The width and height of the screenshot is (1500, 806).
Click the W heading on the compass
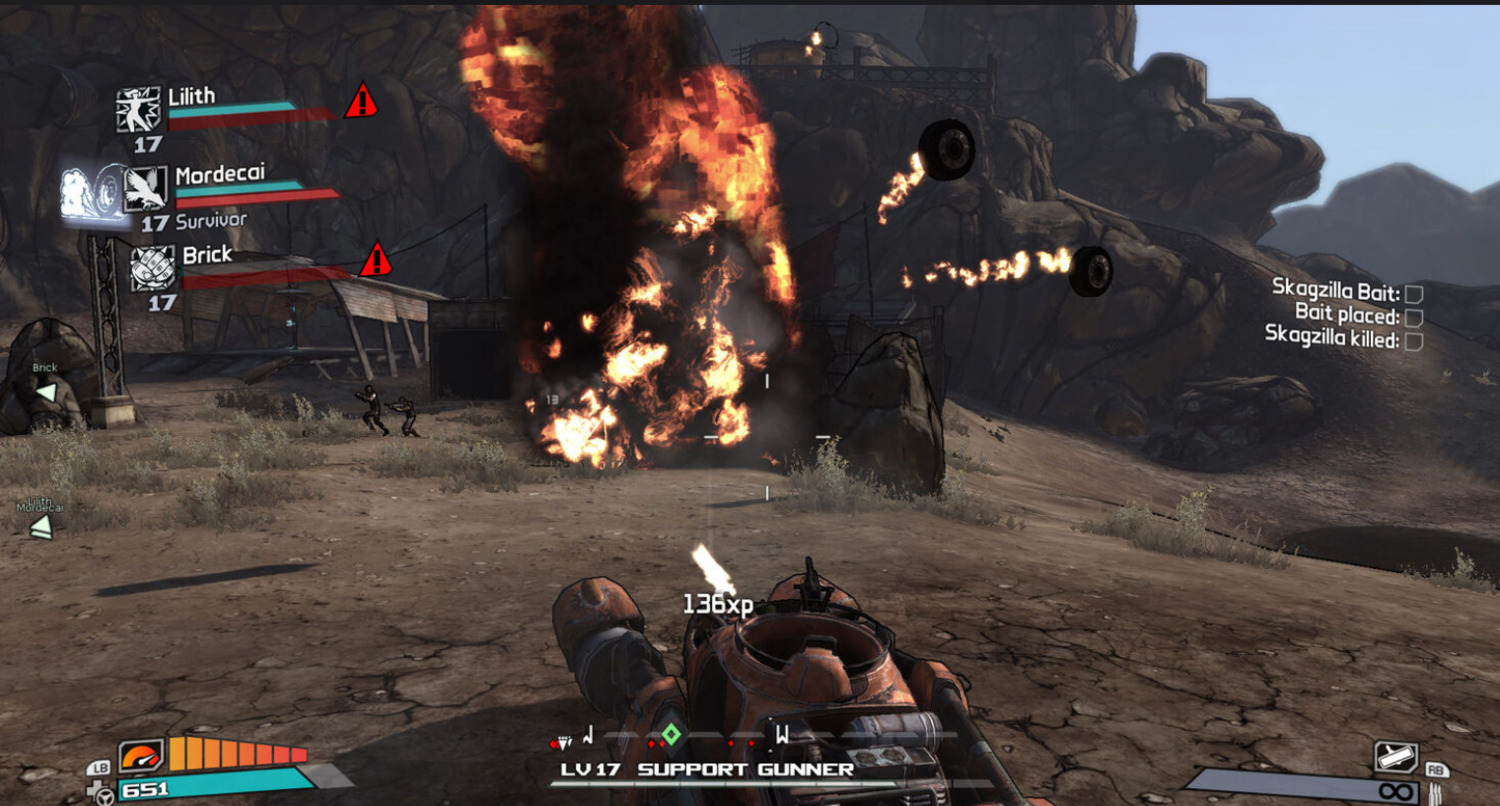(782, 735)
